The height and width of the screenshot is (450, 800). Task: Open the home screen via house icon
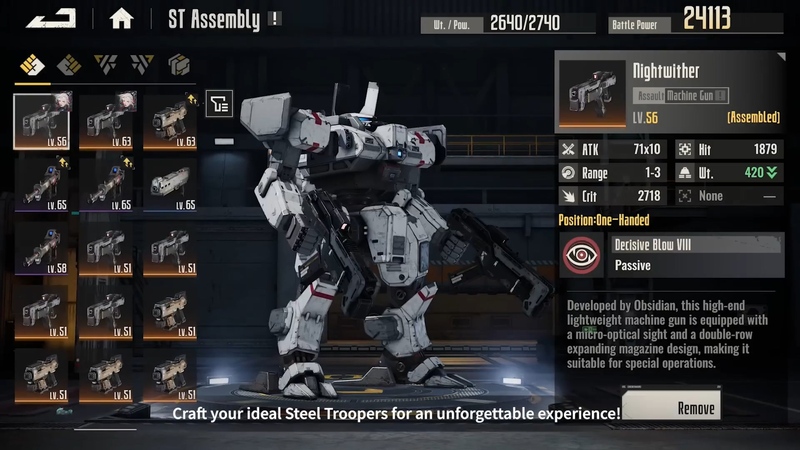tap(121, 18)
